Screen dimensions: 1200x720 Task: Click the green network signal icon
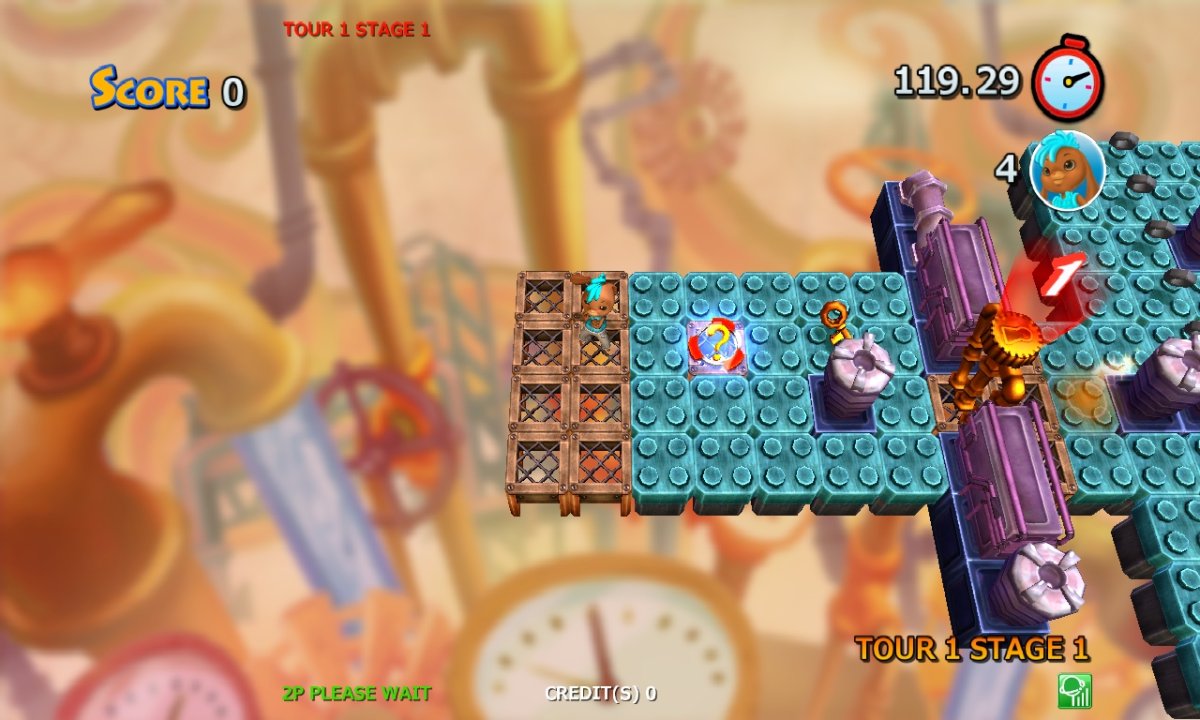(x=1074, y=691)
